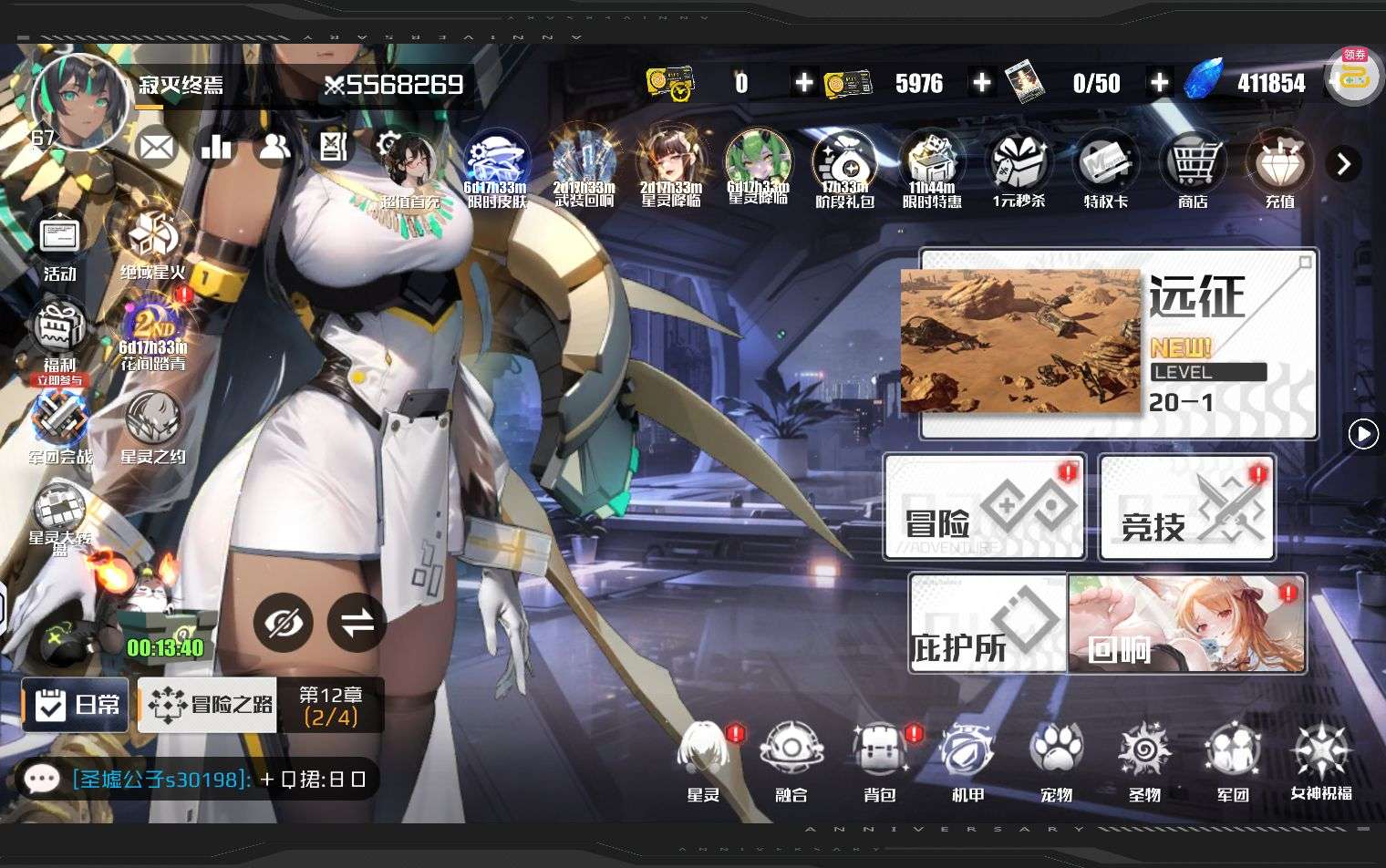Select the 机甲 mecha menu
This screenshot has width=1386, height=868.
pyautogui.click(x=967, y=760)
